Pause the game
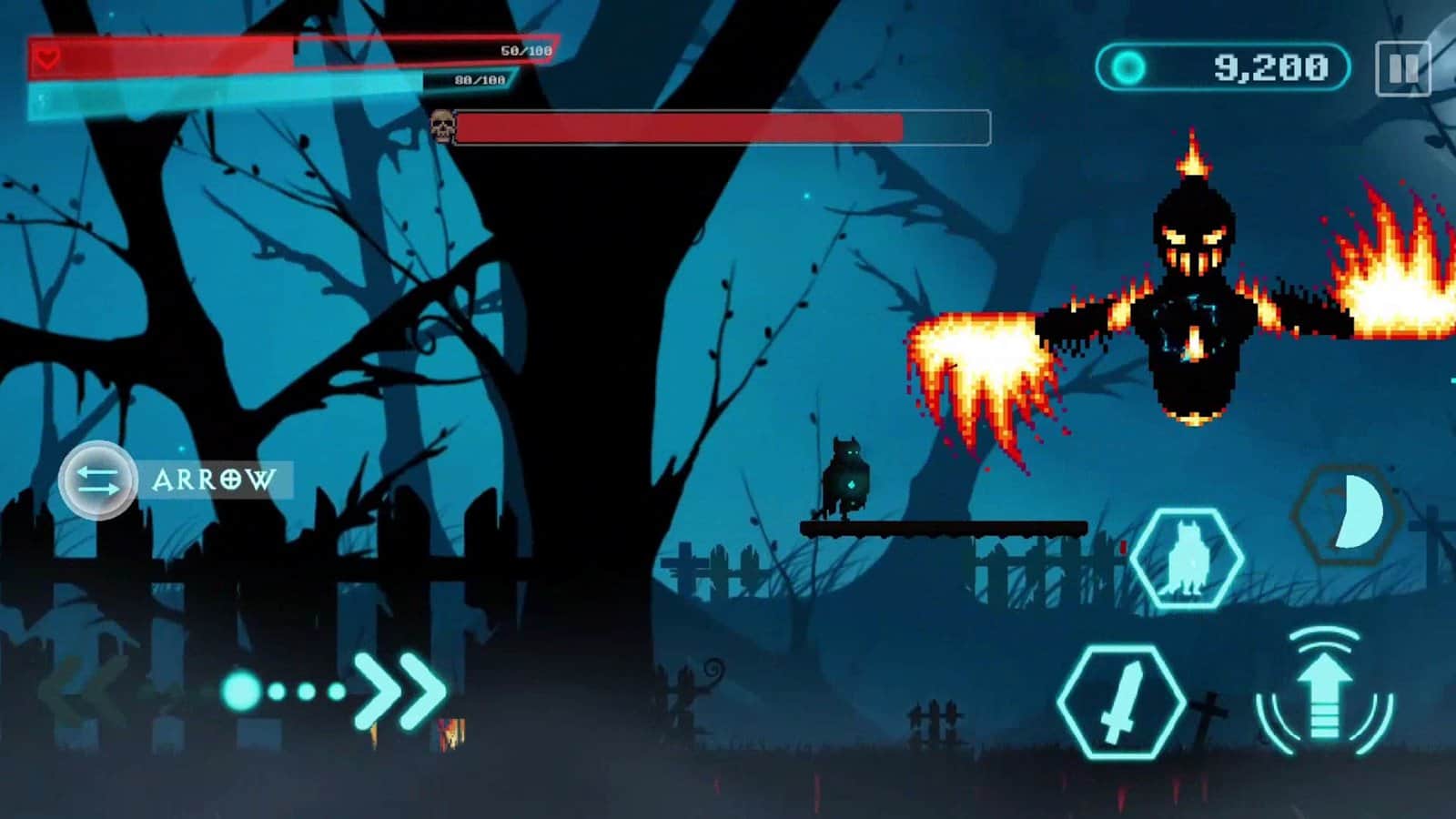 (x=1402, y=68)
